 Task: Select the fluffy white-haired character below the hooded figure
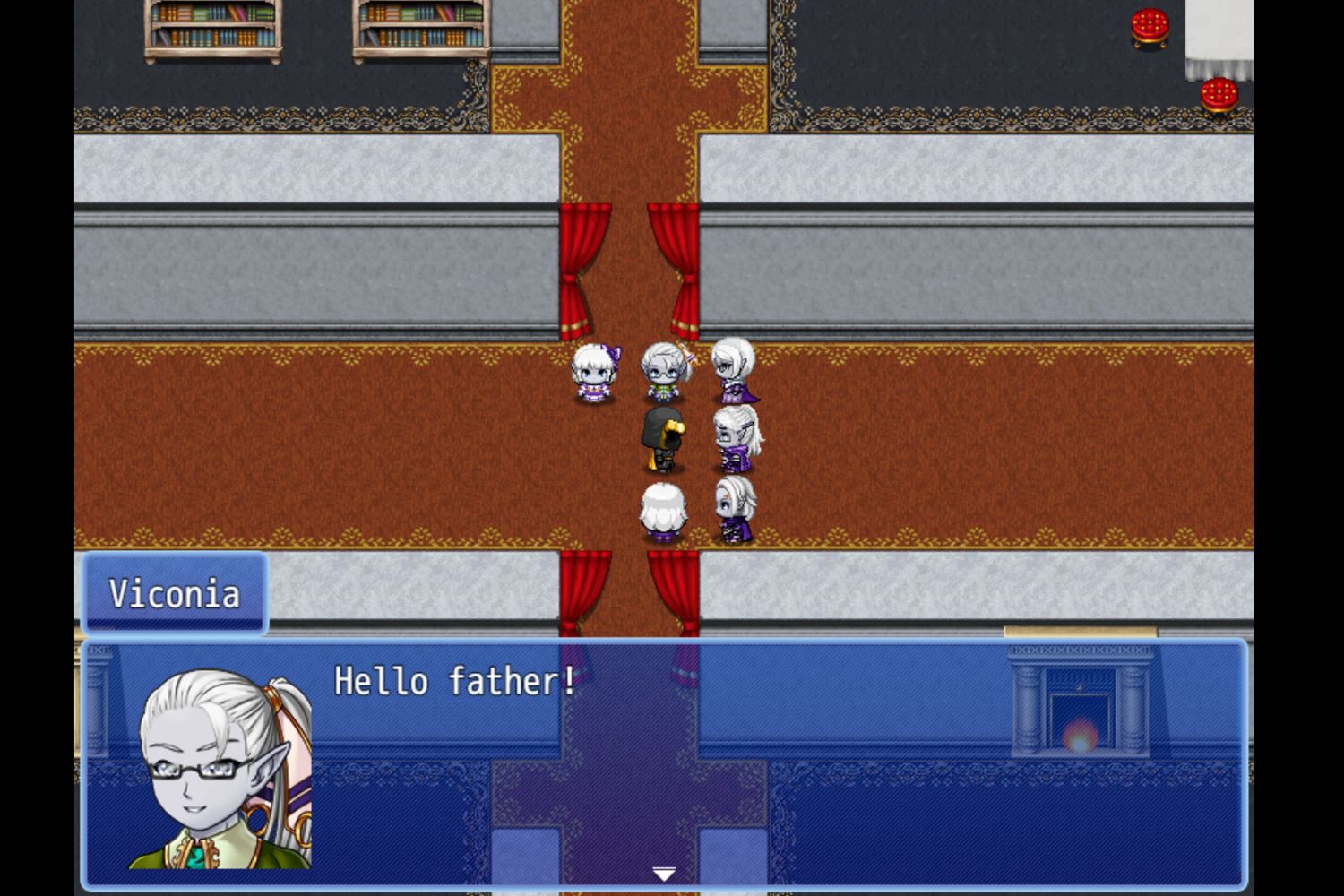click(x=663, y=506)
